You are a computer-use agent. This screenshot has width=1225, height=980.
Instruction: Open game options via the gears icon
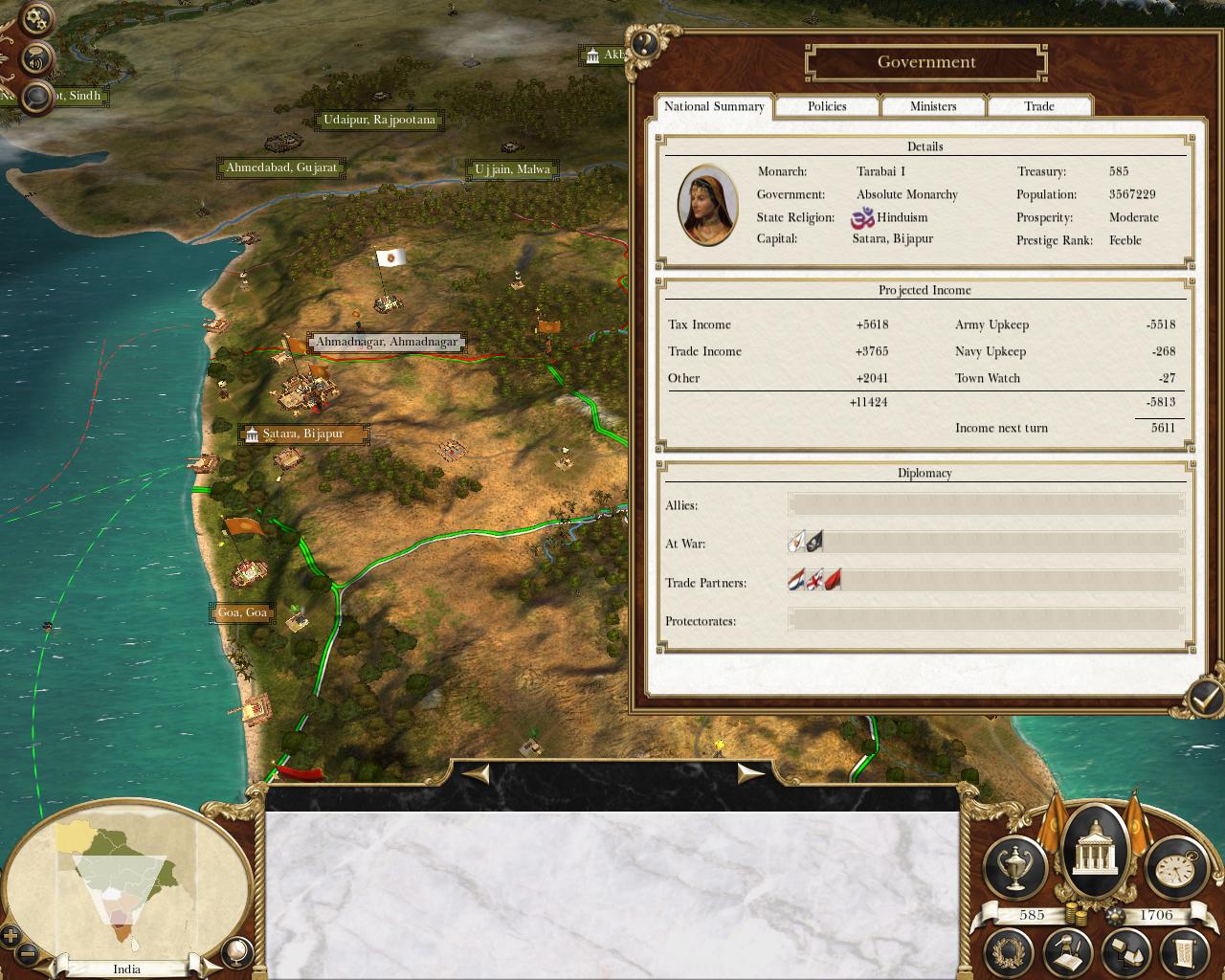(35, 19)
